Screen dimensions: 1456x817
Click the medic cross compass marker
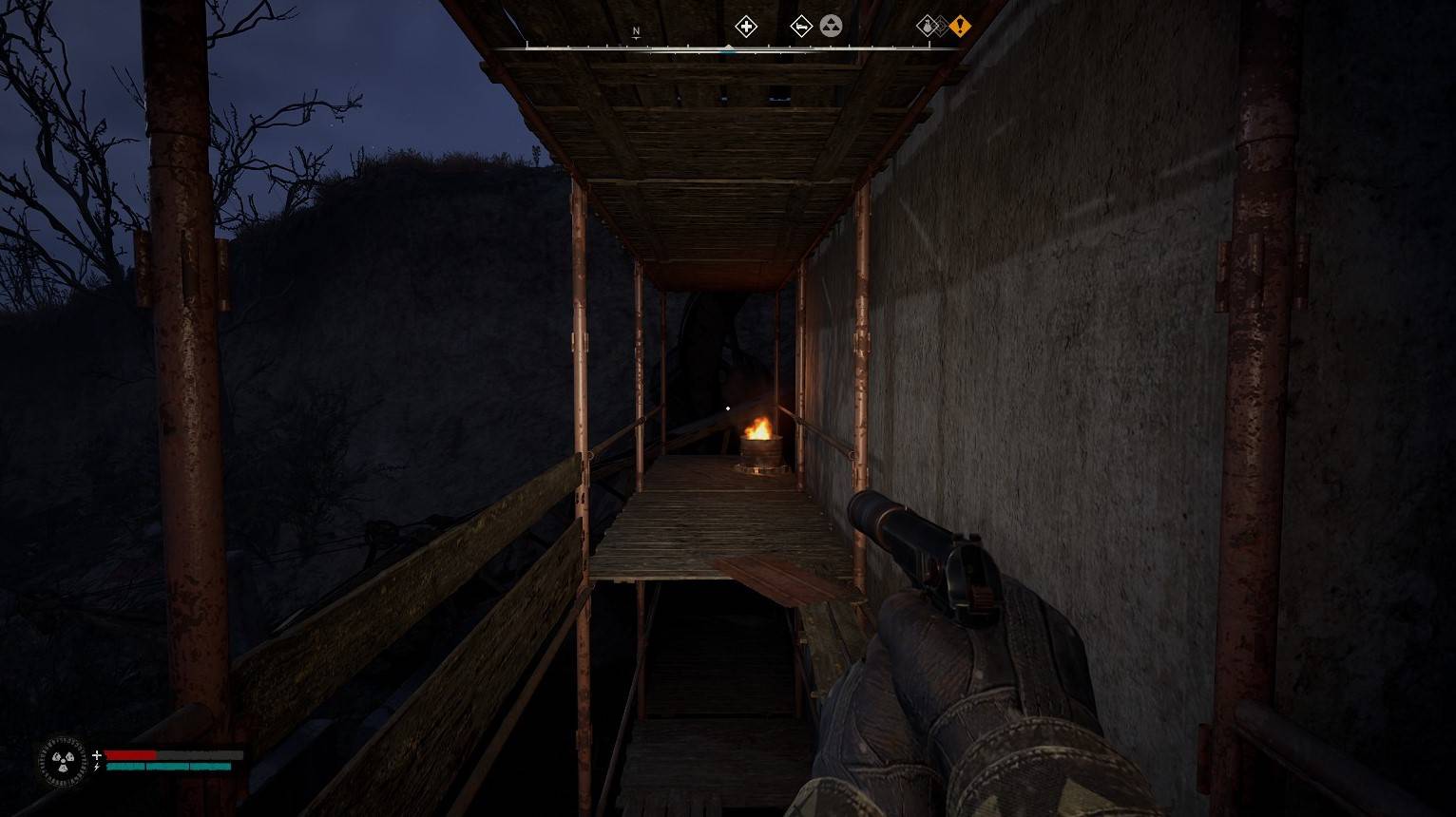pos(746,27)
